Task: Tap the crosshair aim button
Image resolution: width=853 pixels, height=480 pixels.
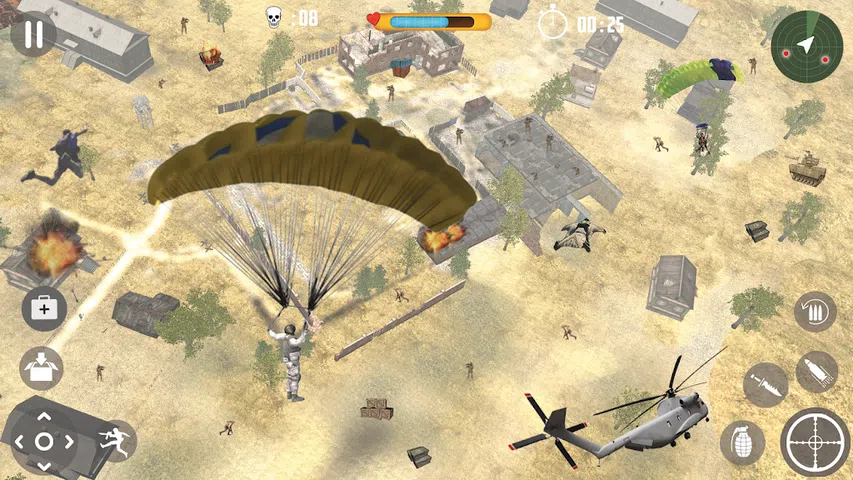Action: 815,441
